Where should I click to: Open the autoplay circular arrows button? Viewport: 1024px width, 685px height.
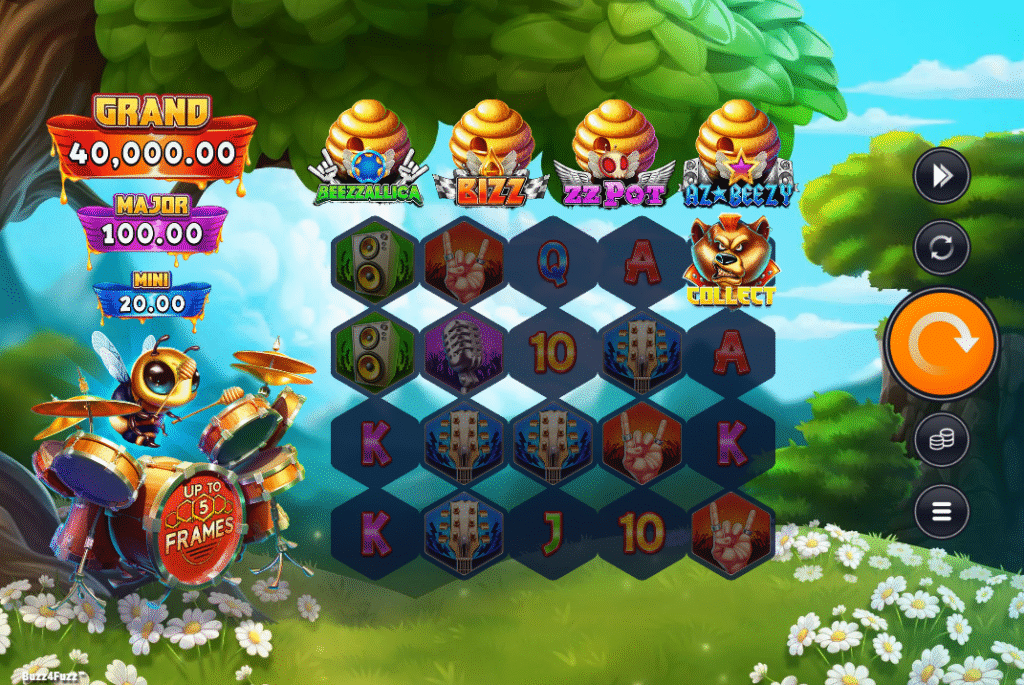[941, 246]
